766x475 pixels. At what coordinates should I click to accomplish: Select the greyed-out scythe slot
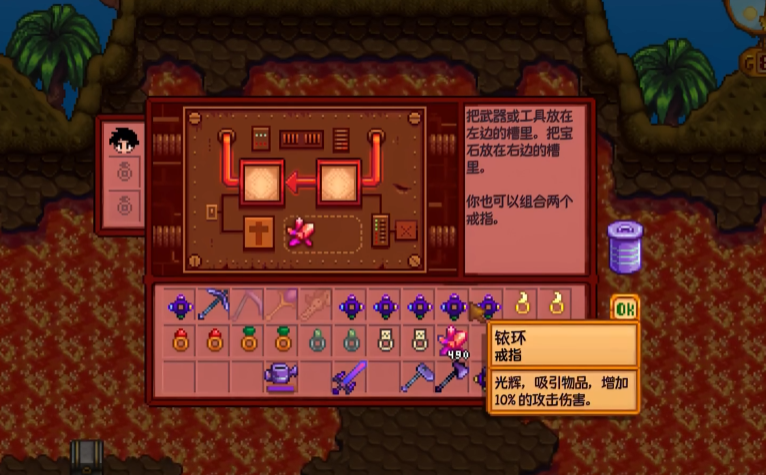pos(248,303)
